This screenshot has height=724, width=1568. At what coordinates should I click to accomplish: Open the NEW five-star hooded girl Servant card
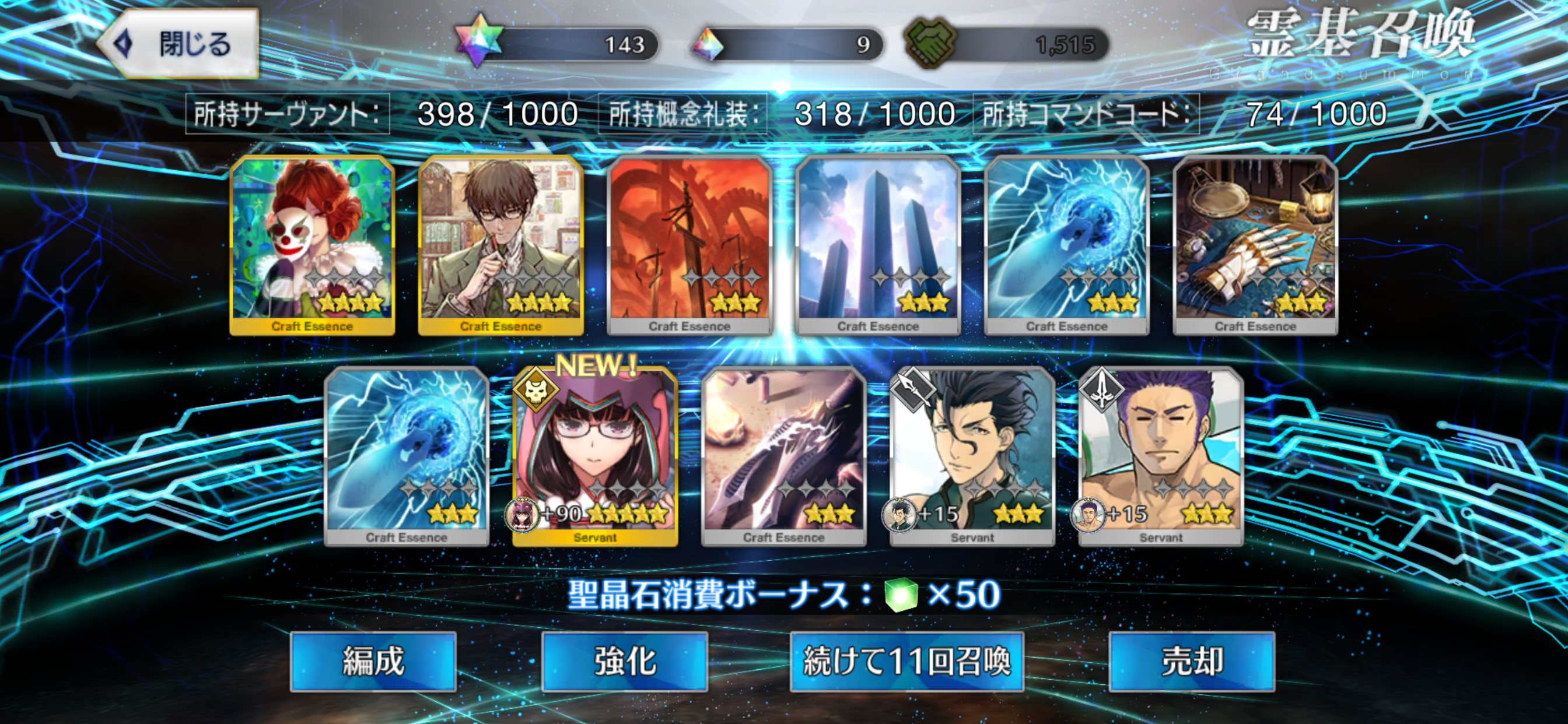(x=594, y=456)
